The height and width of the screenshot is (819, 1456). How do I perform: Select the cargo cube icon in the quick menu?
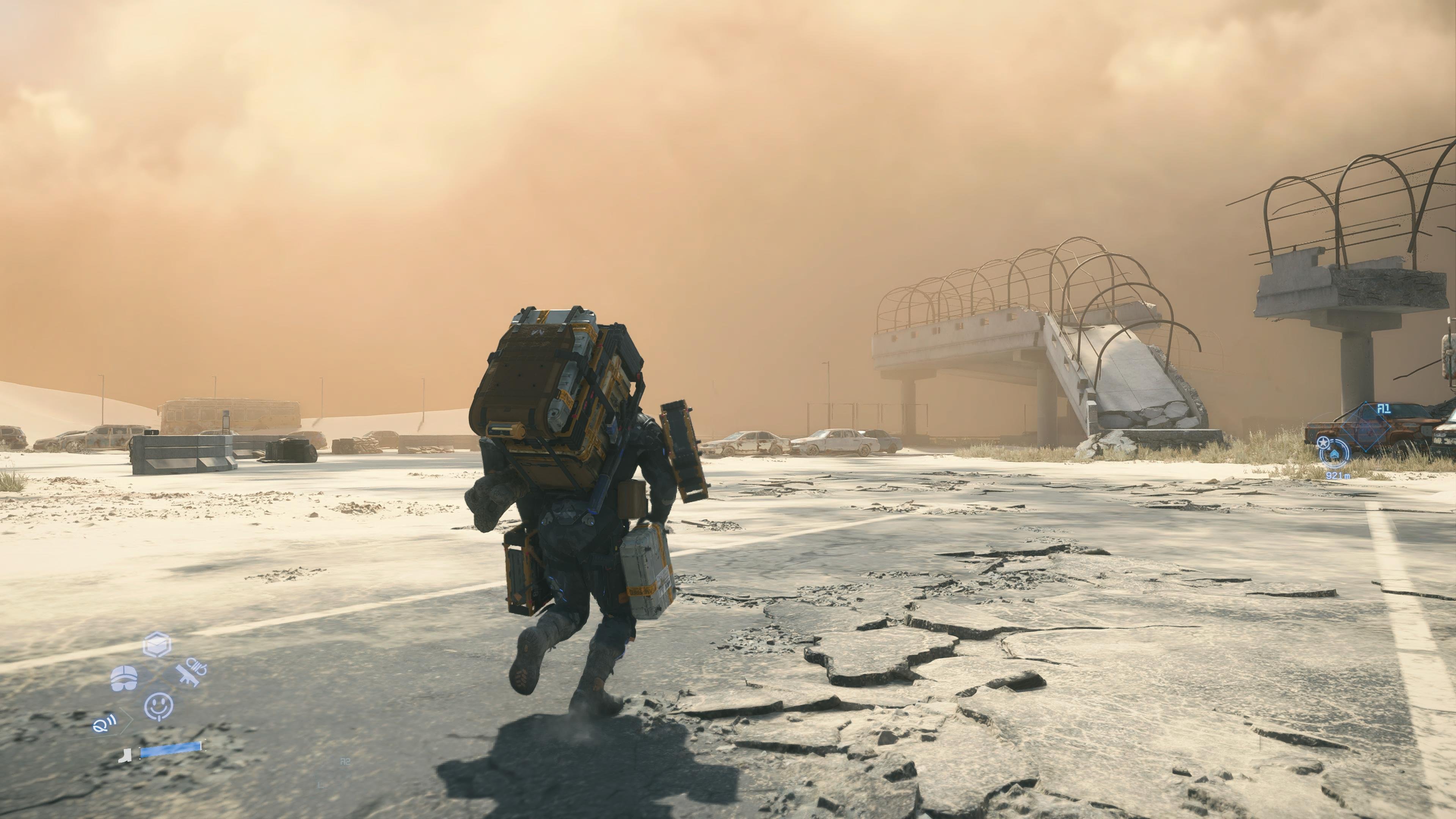click(x=157, y=644)
